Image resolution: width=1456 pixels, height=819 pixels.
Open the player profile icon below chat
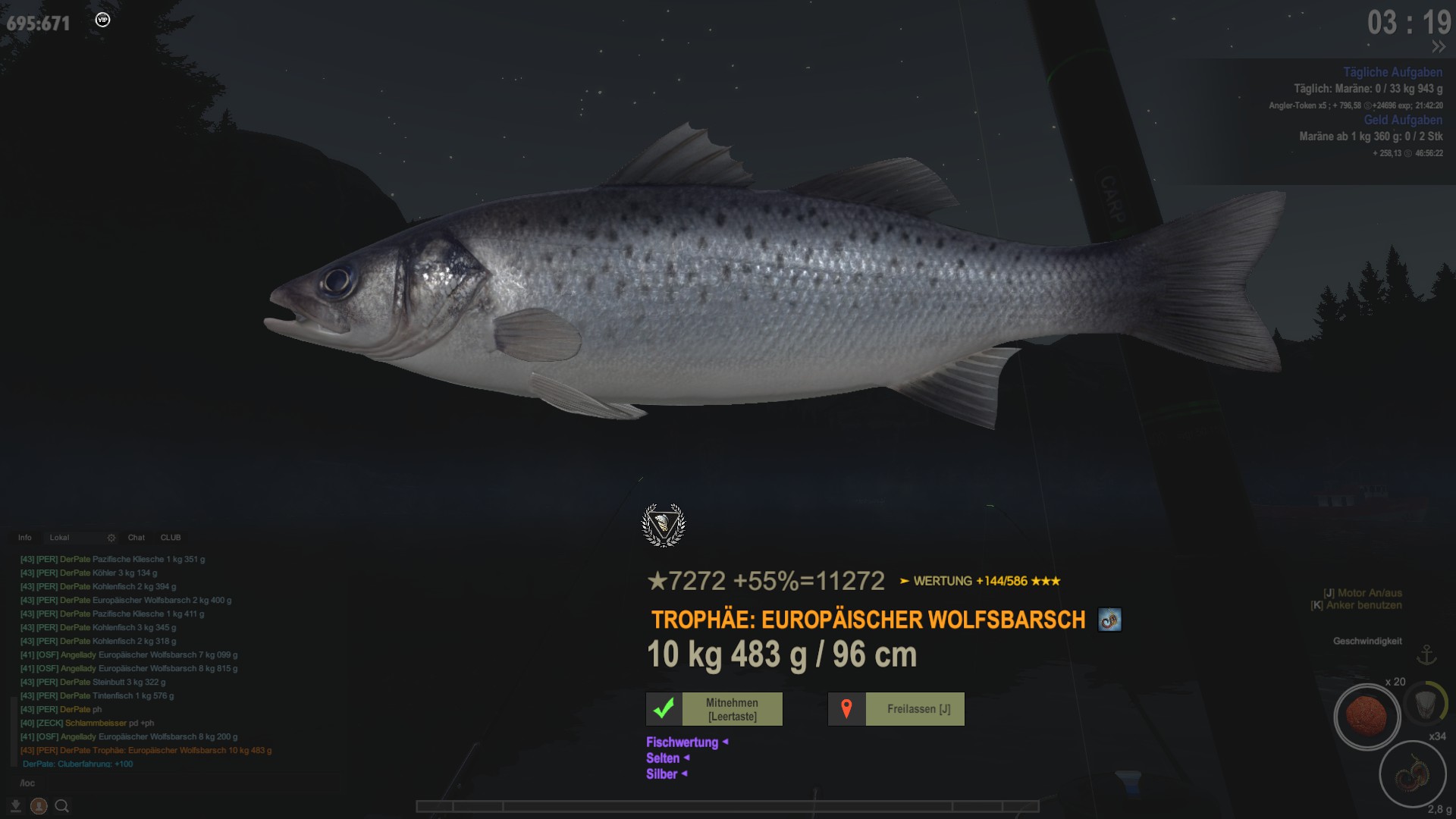(39, 806)
